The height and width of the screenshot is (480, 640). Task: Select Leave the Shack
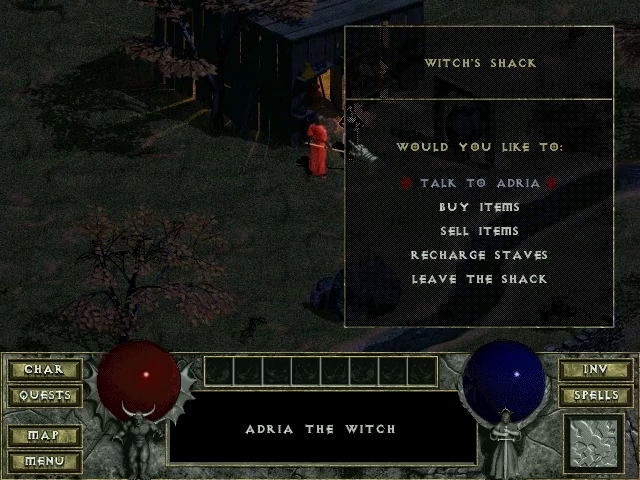coord(480,279)
